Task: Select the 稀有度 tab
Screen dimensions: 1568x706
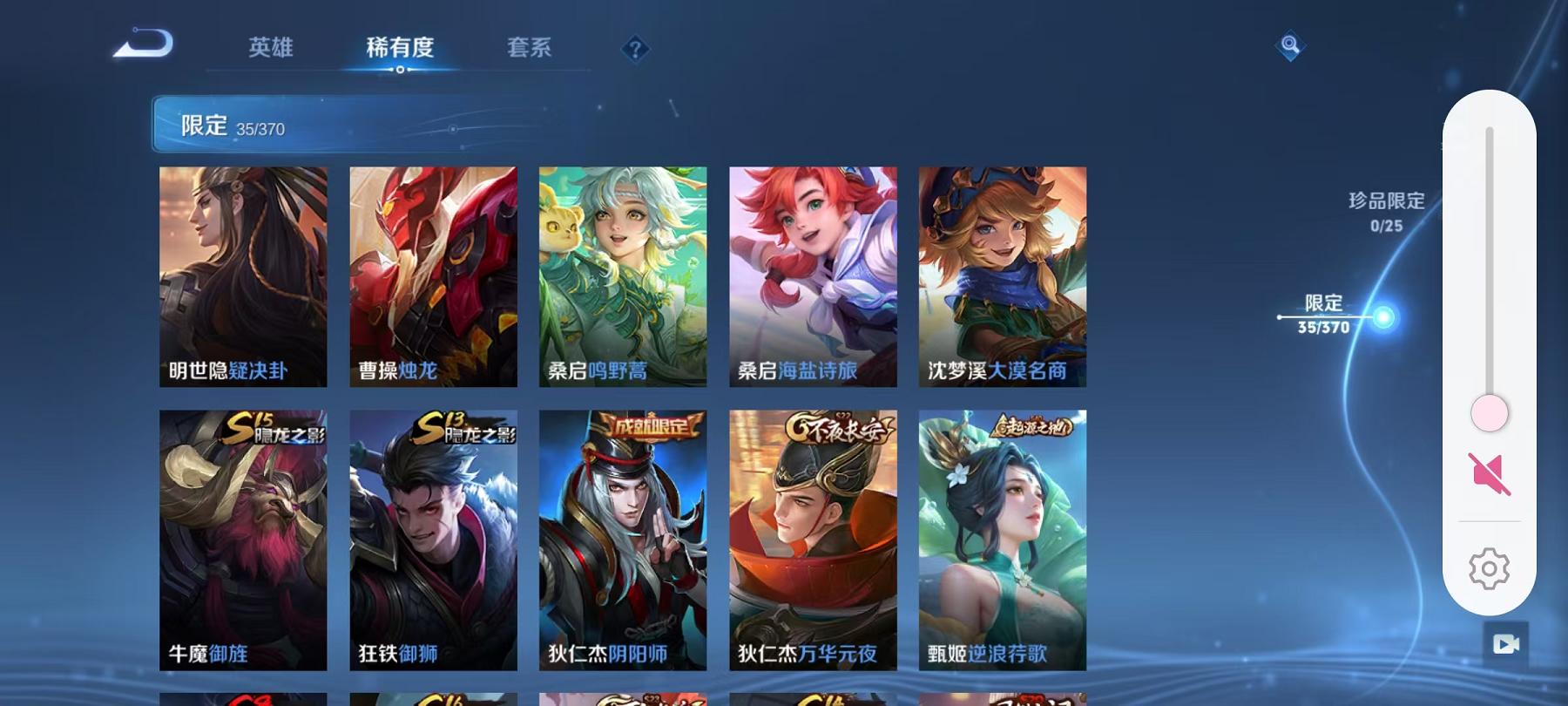Action: [400, 48]
